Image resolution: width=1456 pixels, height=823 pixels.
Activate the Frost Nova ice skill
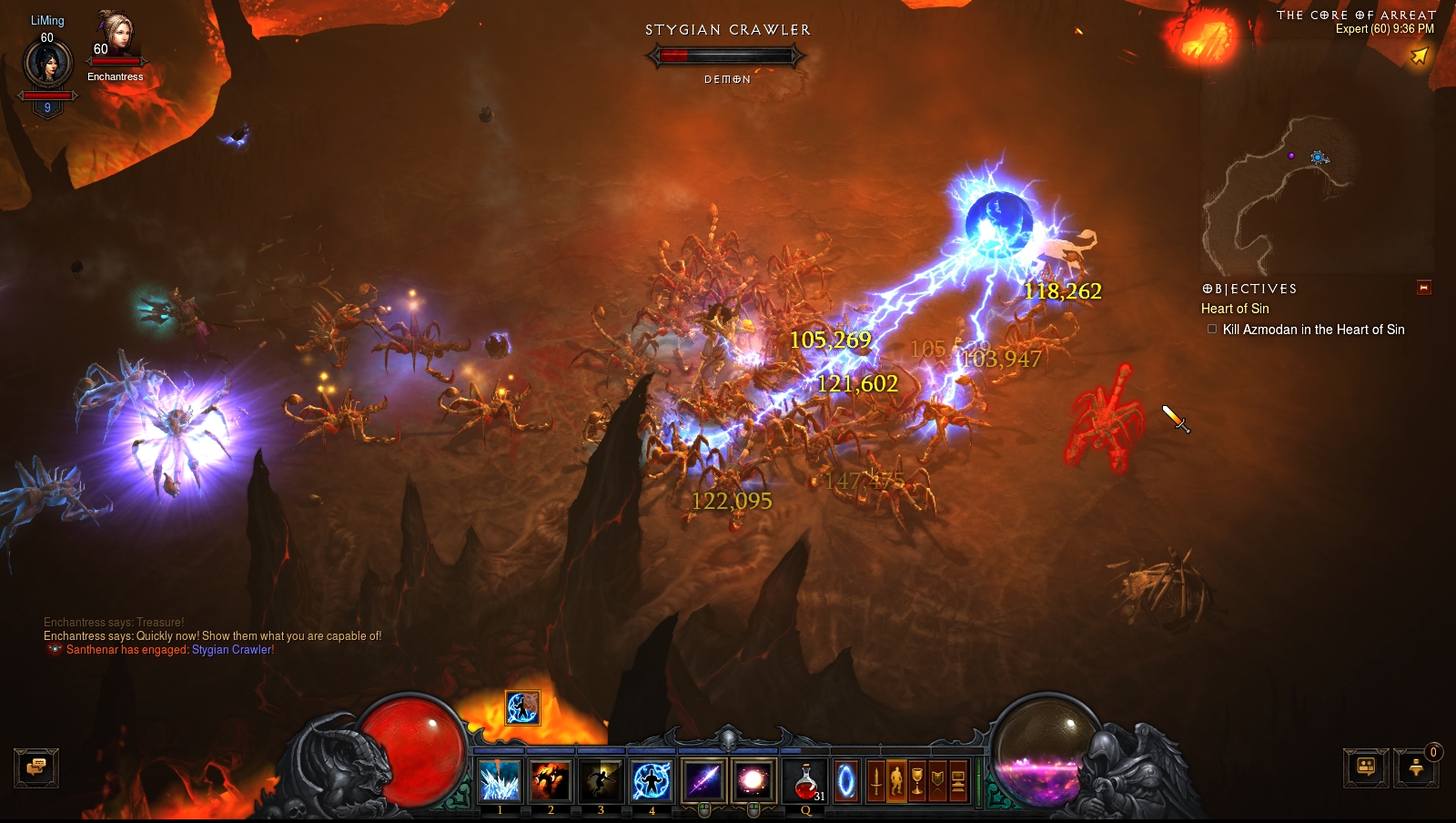coord(500,781)
